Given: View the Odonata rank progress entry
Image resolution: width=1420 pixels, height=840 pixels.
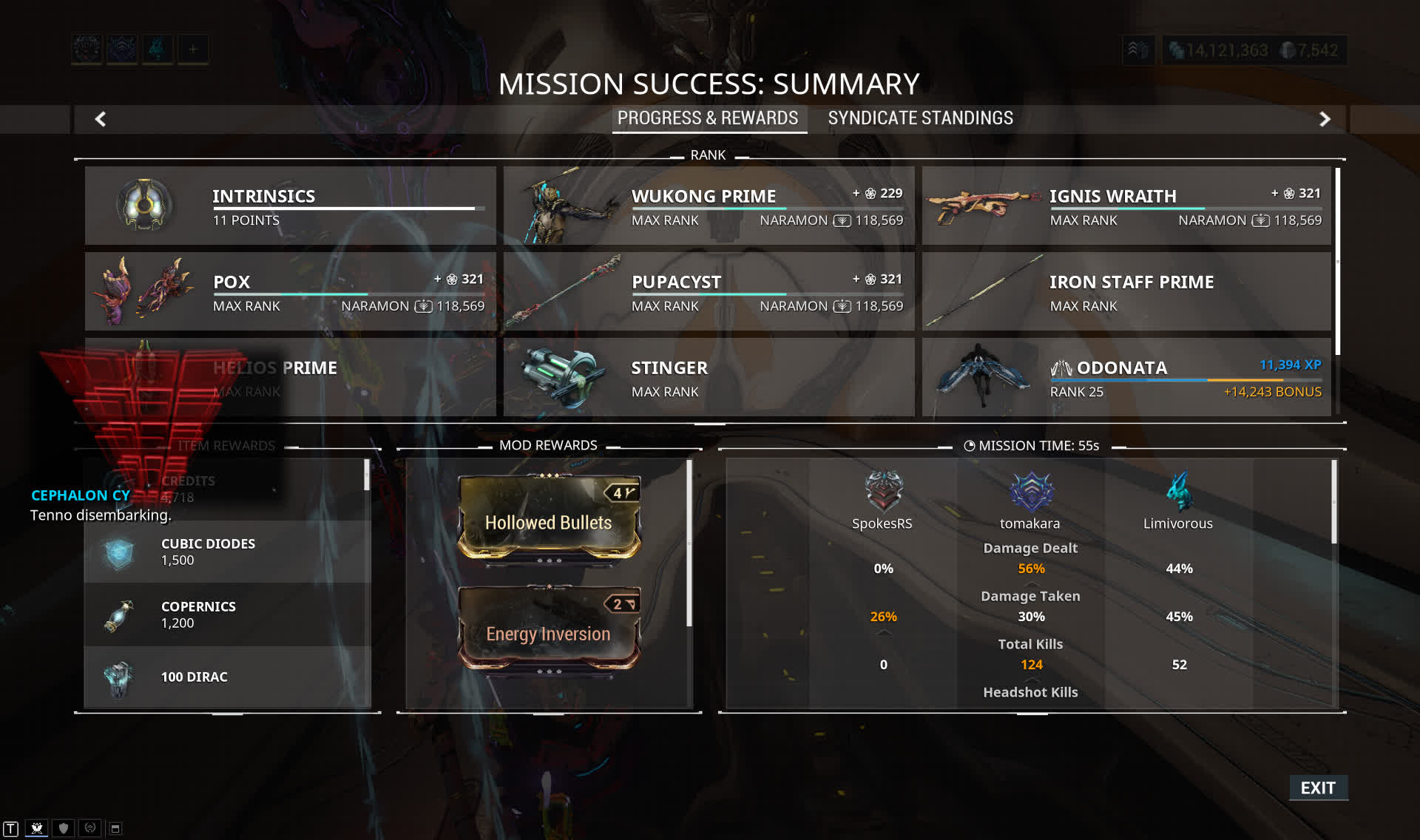Looking at the screenshot, I should (x=1126, y=377).
